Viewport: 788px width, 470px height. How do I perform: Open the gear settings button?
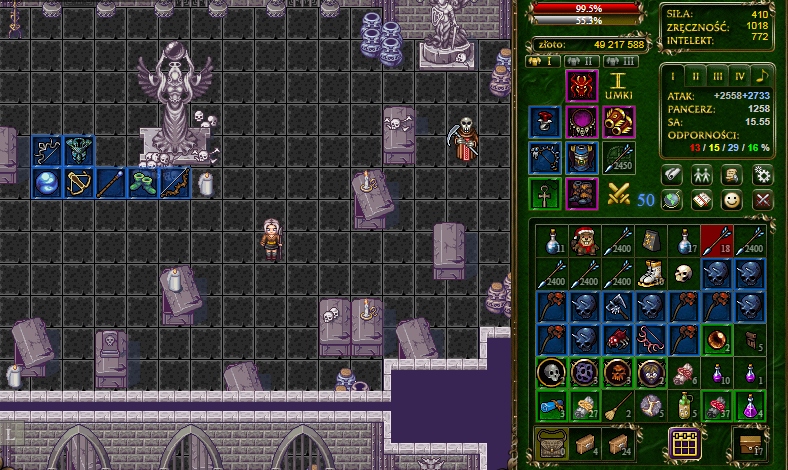click(x=763, y=175)
